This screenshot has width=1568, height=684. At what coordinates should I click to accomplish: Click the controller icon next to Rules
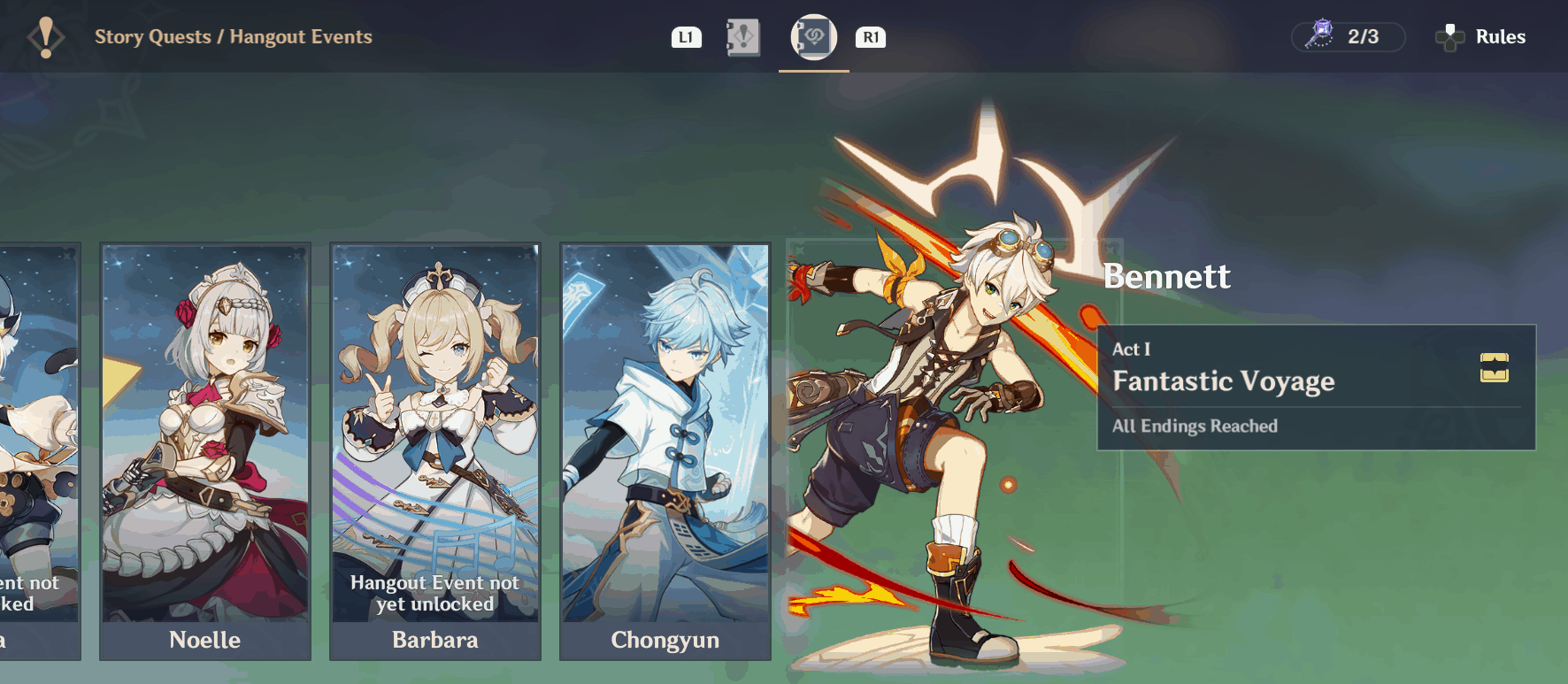pos(1450,37)
